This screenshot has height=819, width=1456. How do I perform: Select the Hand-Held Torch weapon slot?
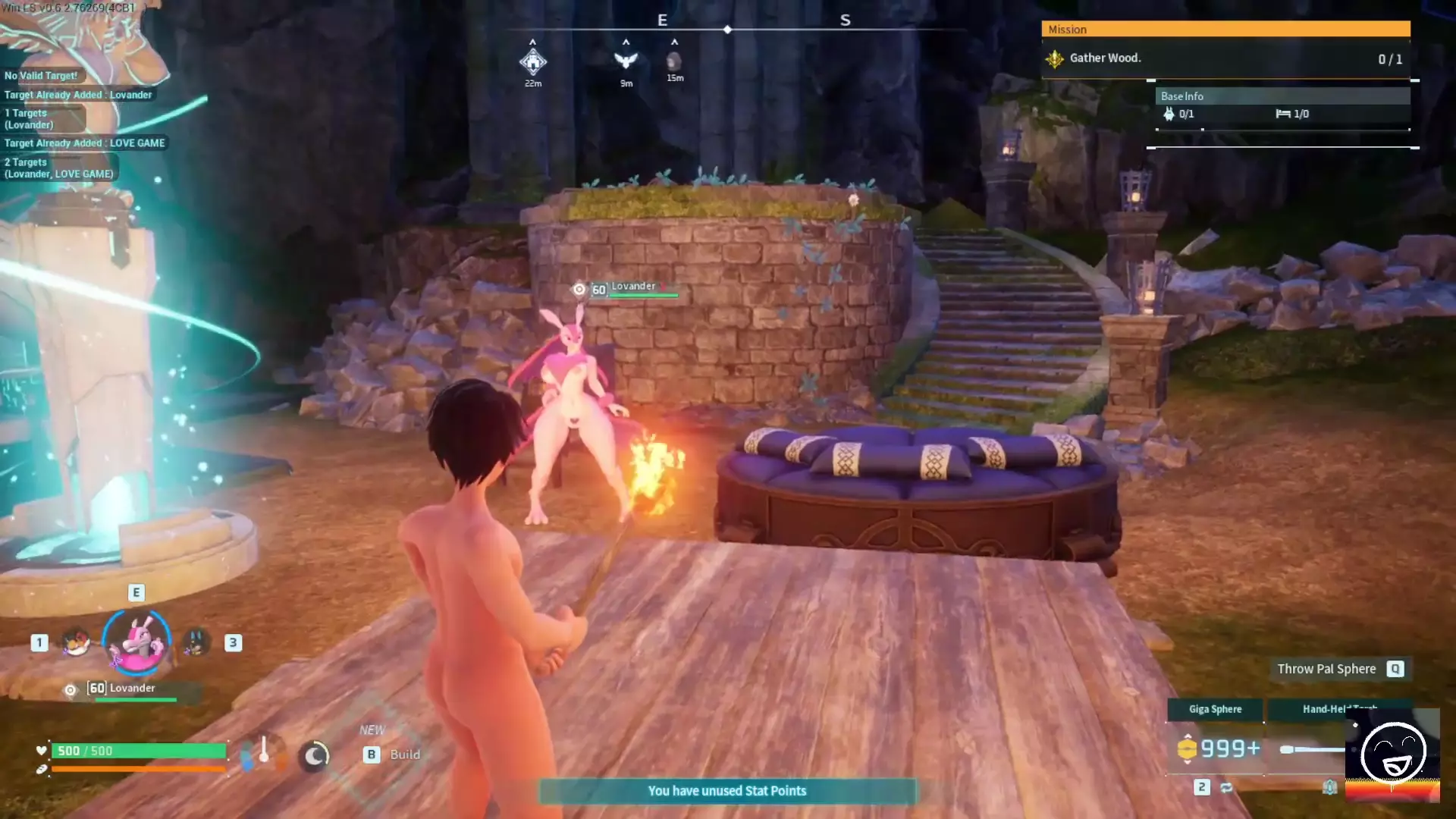coord(1338,709)
